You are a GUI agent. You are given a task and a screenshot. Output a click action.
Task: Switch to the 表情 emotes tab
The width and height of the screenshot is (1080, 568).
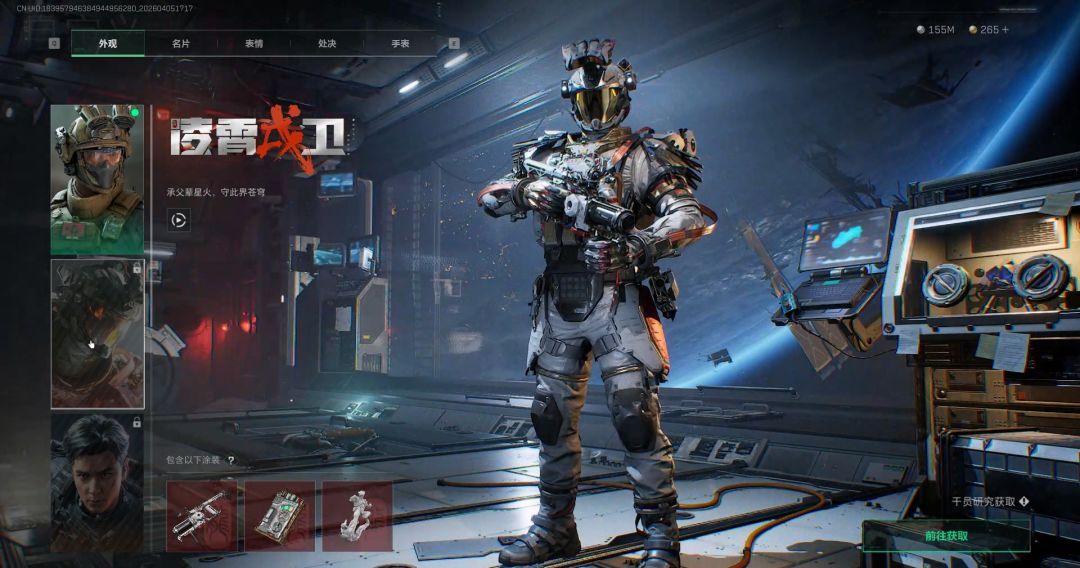254,44
